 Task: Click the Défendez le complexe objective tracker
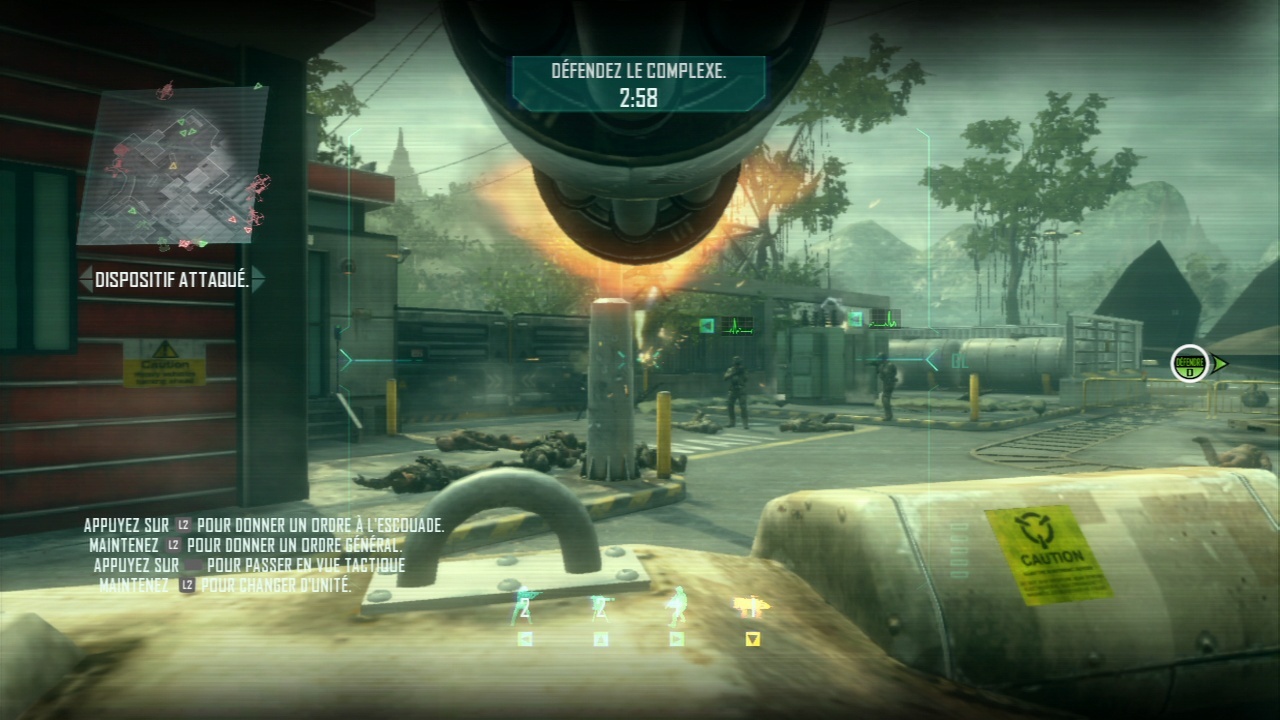coord(638,83)
